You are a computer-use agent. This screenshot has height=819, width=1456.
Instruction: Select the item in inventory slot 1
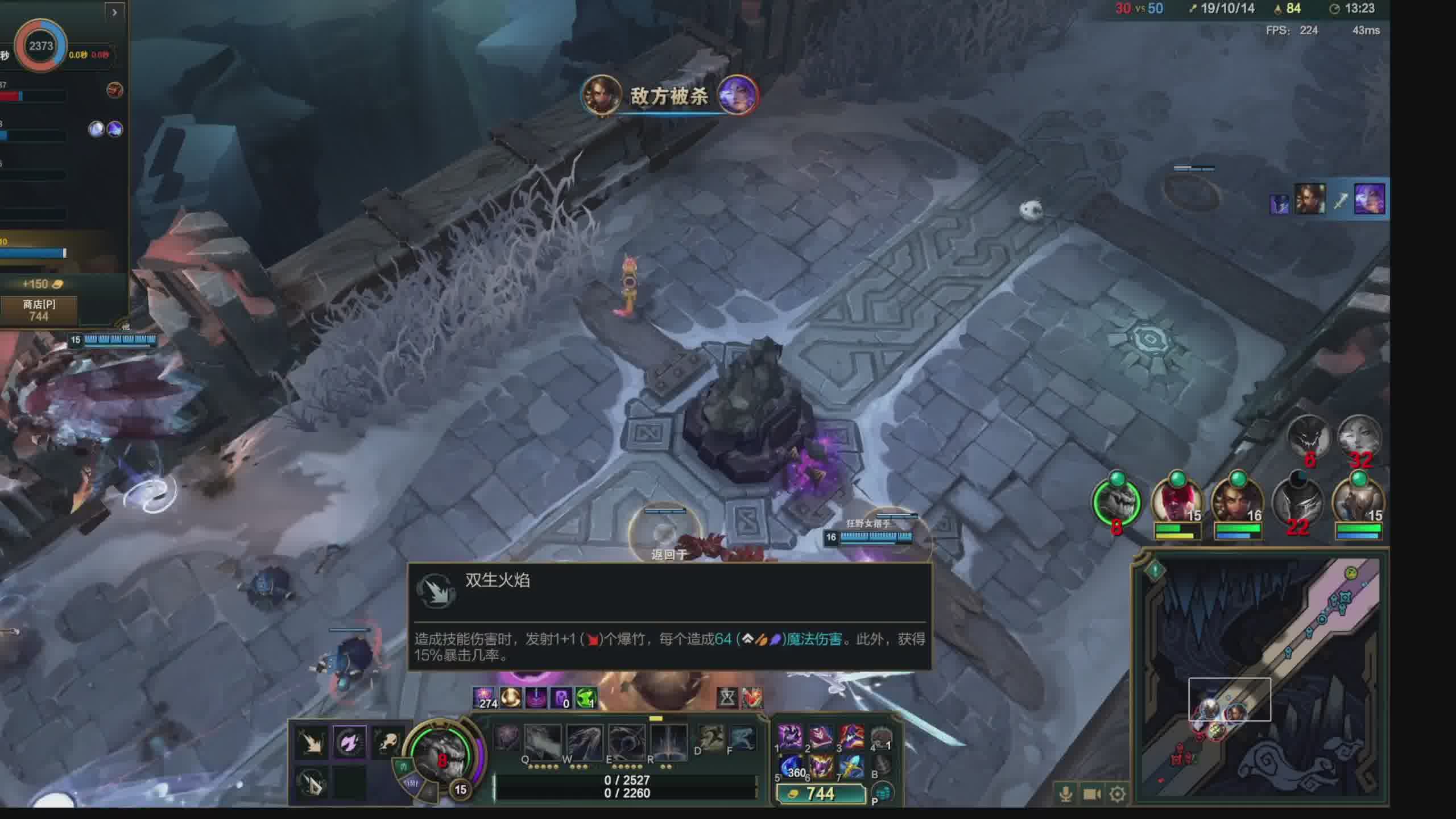point(790,737)
